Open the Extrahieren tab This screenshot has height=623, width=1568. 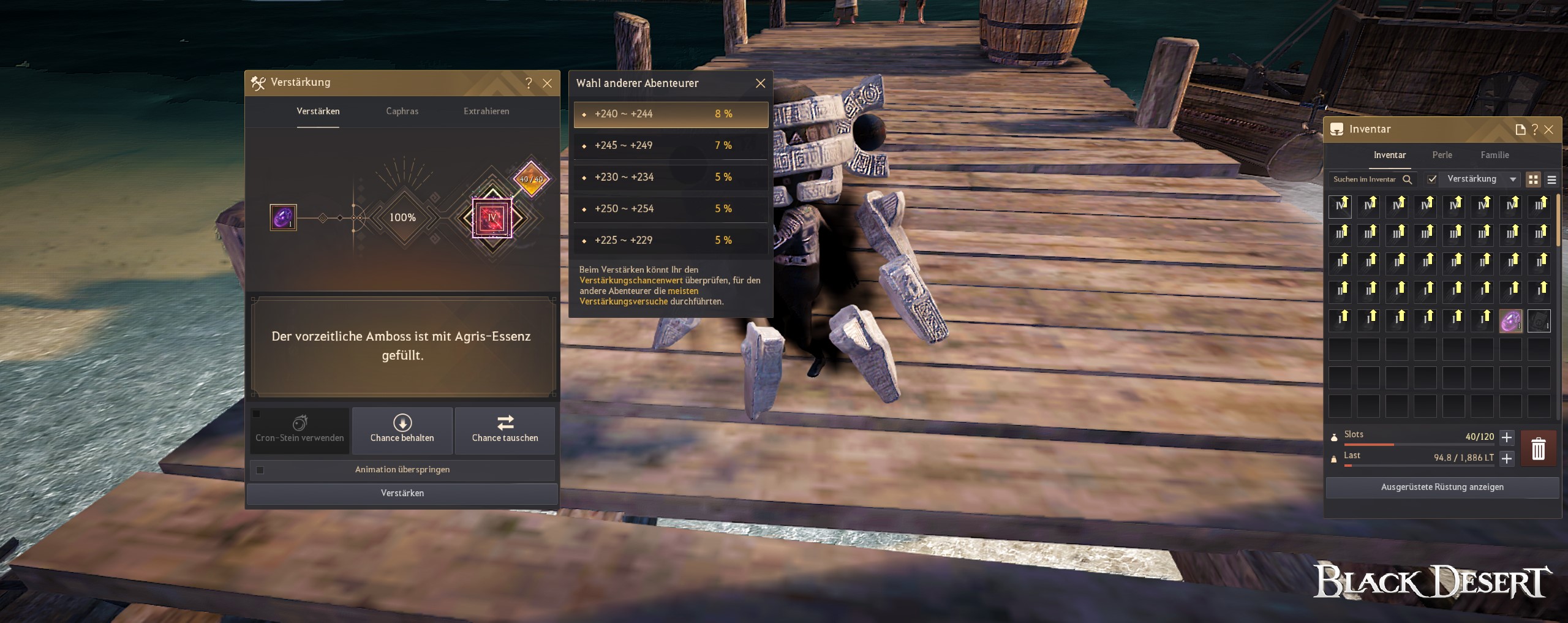[486, 111]
